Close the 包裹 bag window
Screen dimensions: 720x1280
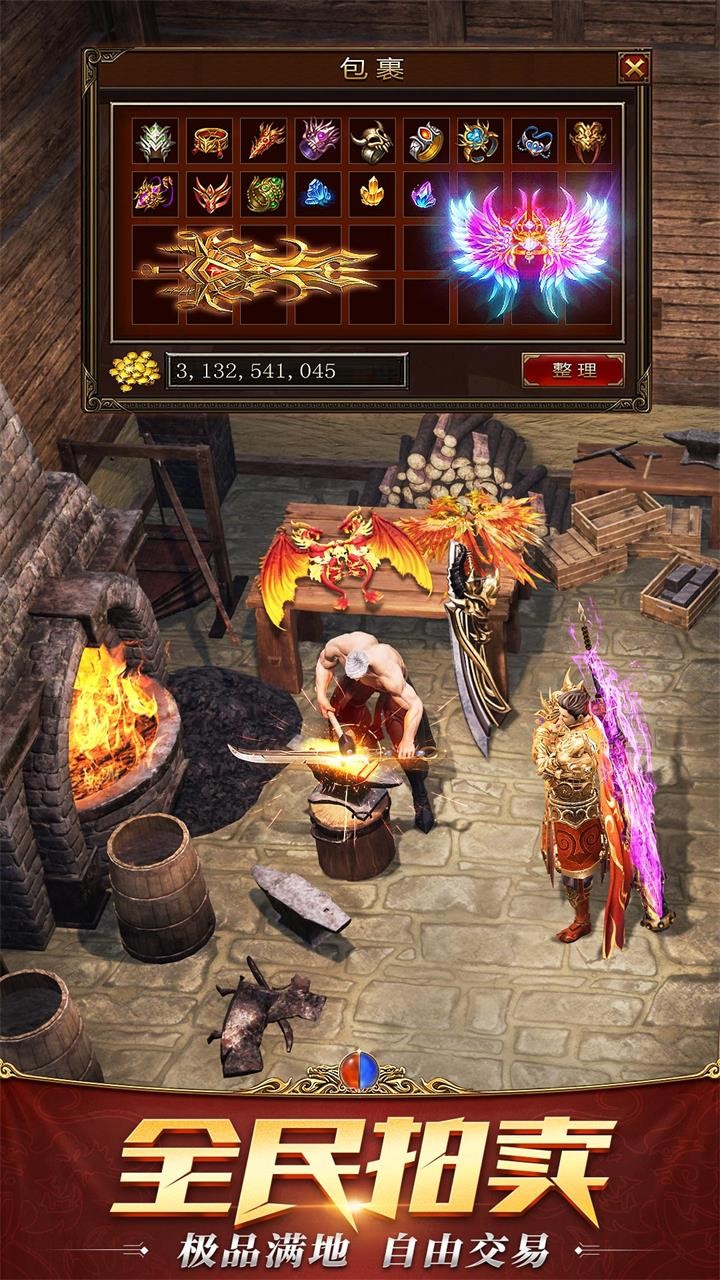pos(633,68)
